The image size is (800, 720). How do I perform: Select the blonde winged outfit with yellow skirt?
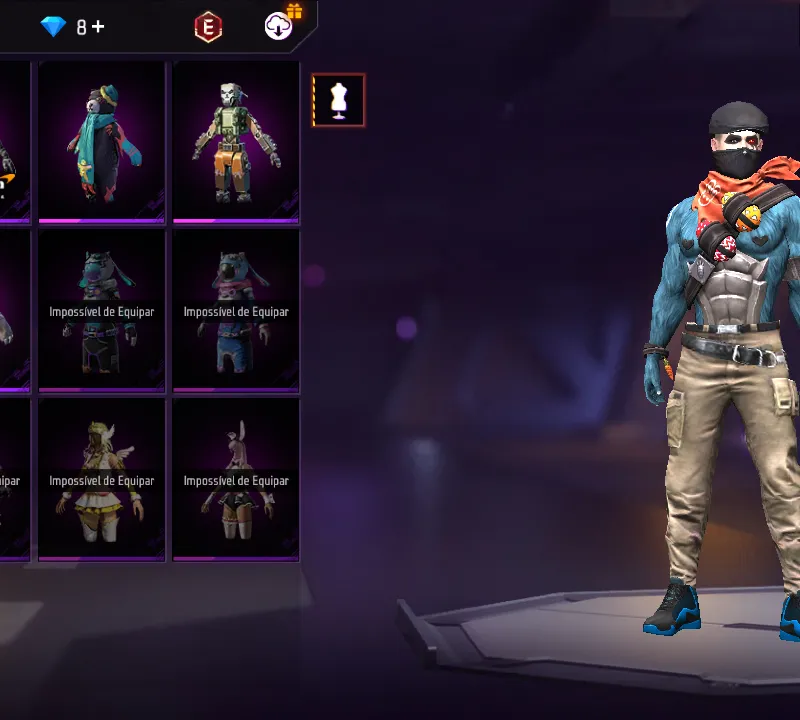(x=101, y=479)
